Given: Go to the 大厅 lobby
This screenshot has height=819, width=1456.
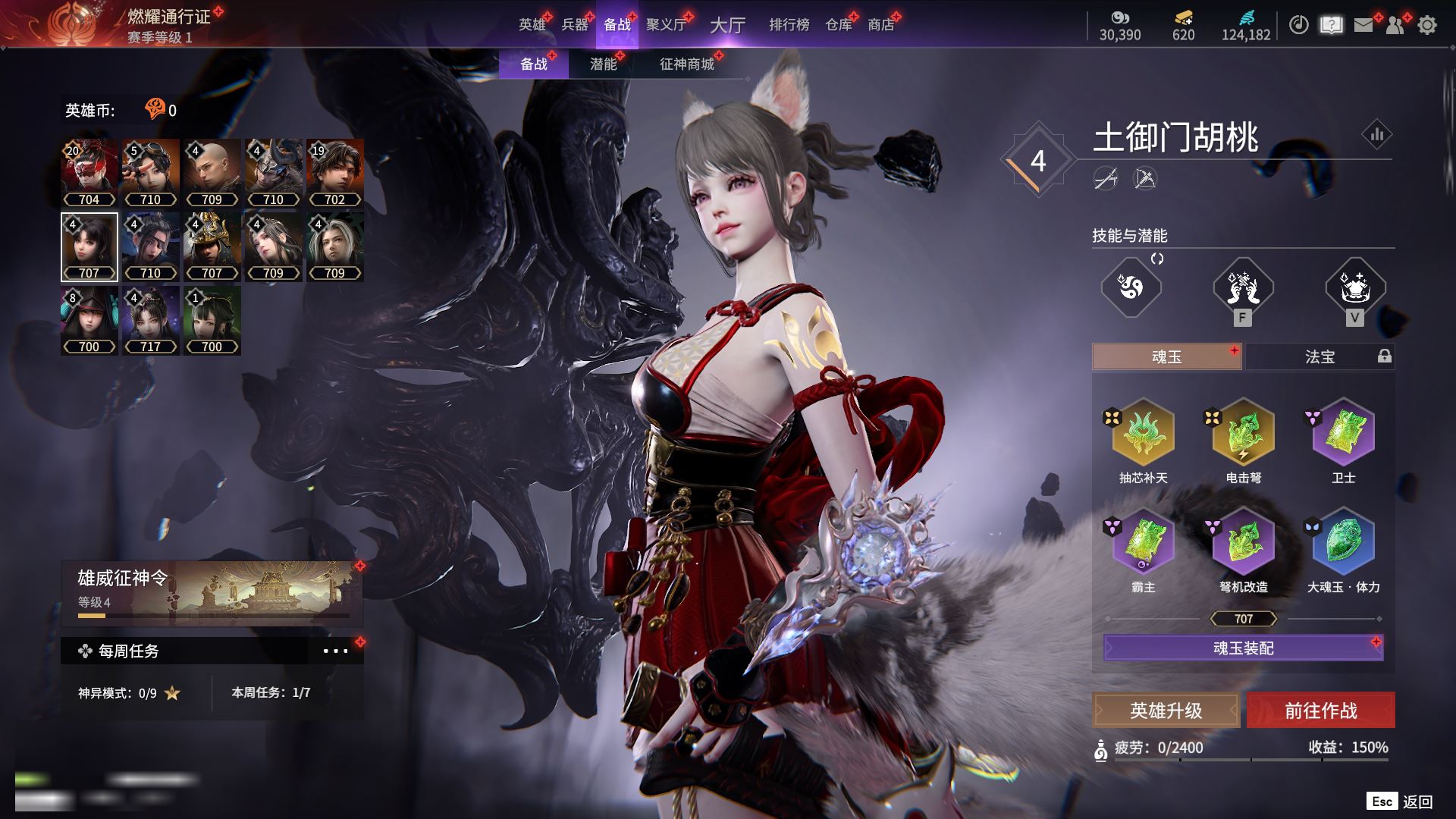Looking at the screenshot, I should coord(727,25).
